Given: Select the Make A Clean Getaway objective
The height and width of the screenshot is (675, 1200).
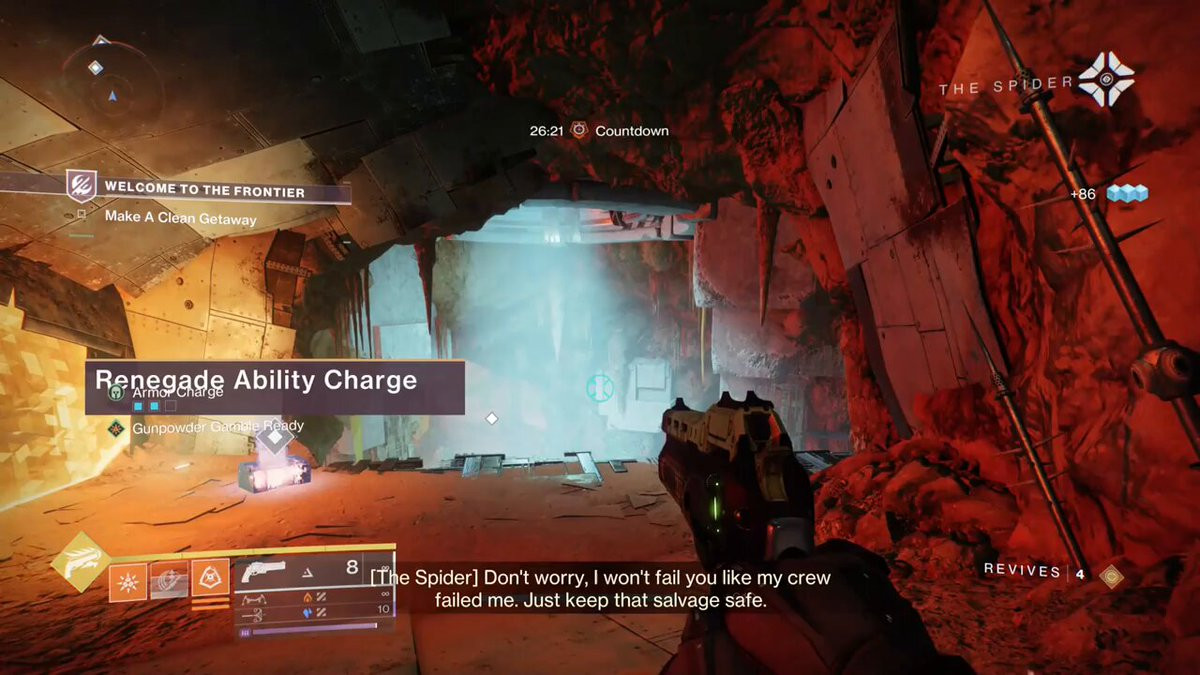Looking at the screenshot, I should coord(180,218).
